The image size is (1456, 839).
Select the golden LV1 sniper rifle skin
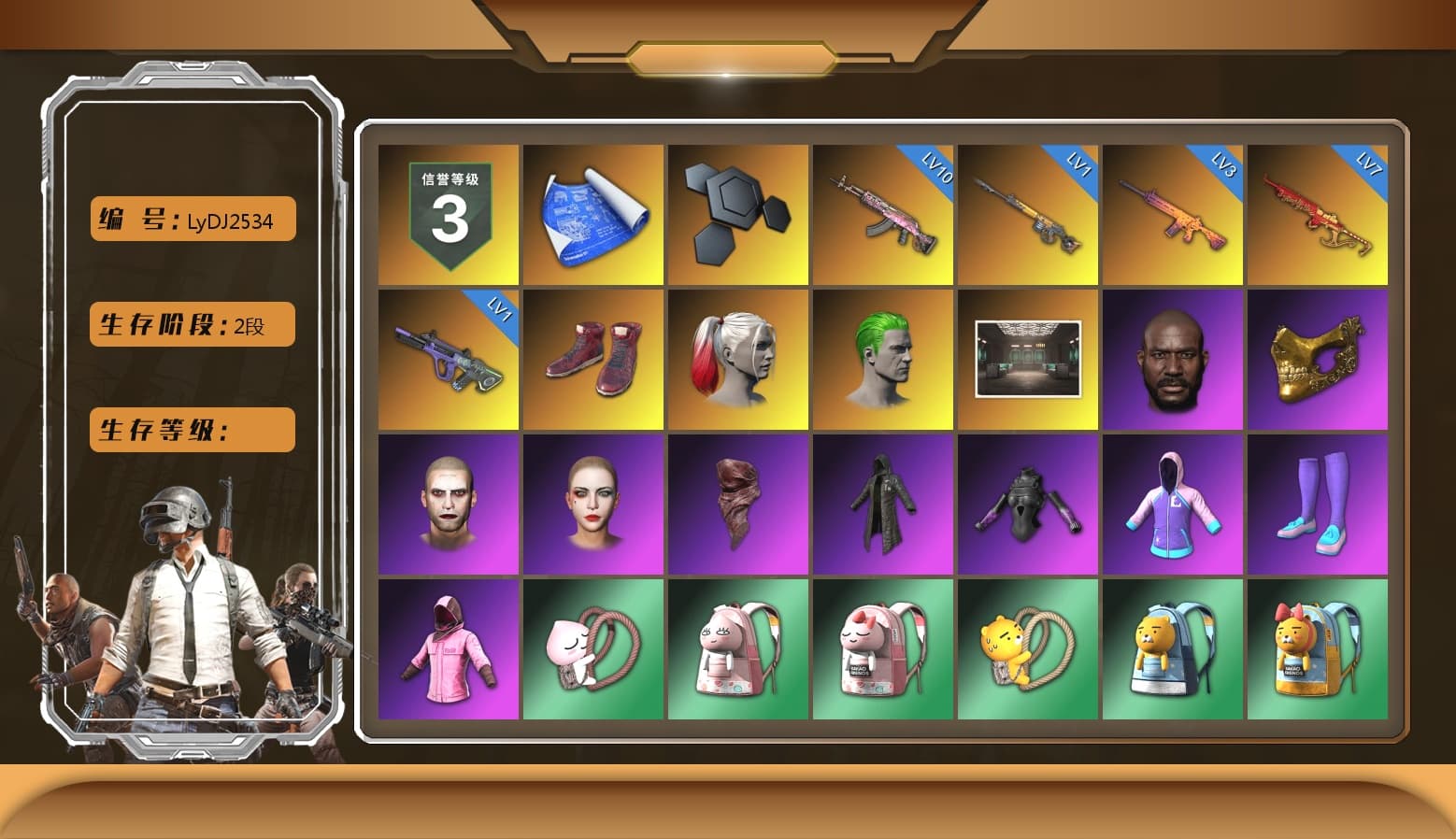point(1028,213)
